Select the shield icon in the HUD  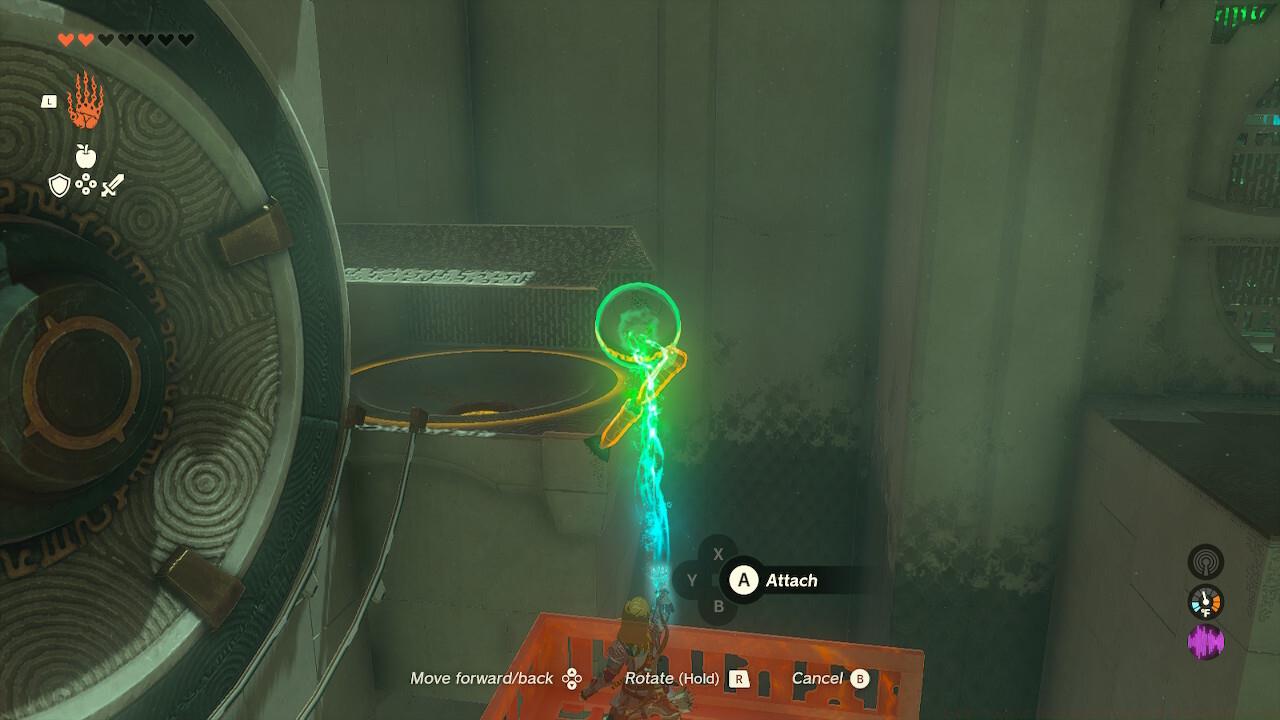[x=58, y=184]
